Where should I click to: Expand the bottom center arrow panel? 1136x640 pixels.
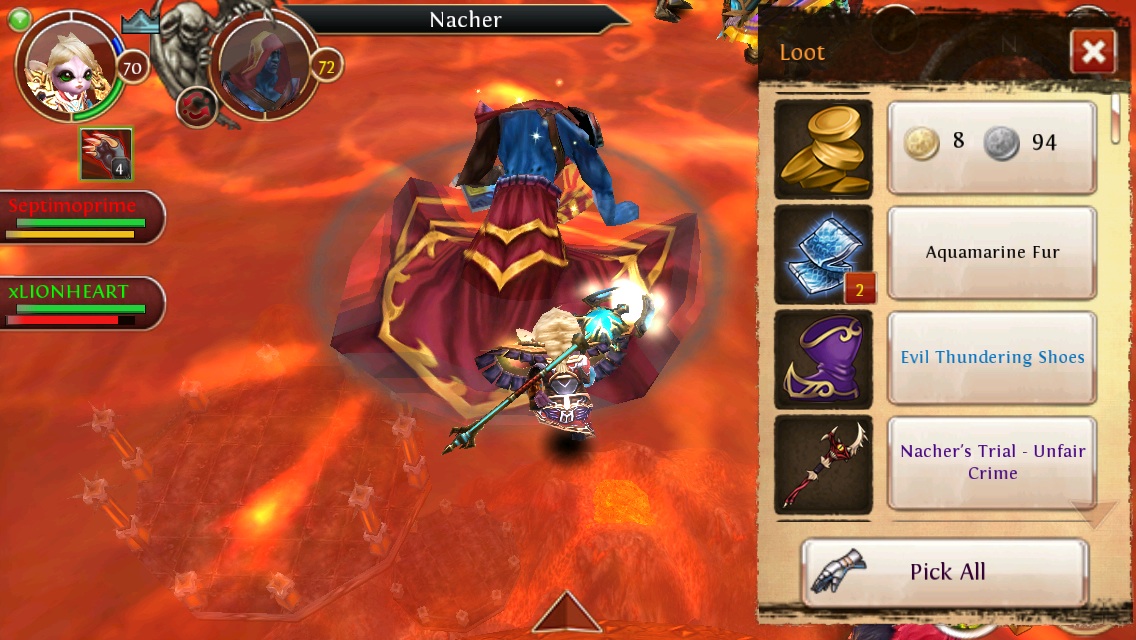click(x=567, y=612)
